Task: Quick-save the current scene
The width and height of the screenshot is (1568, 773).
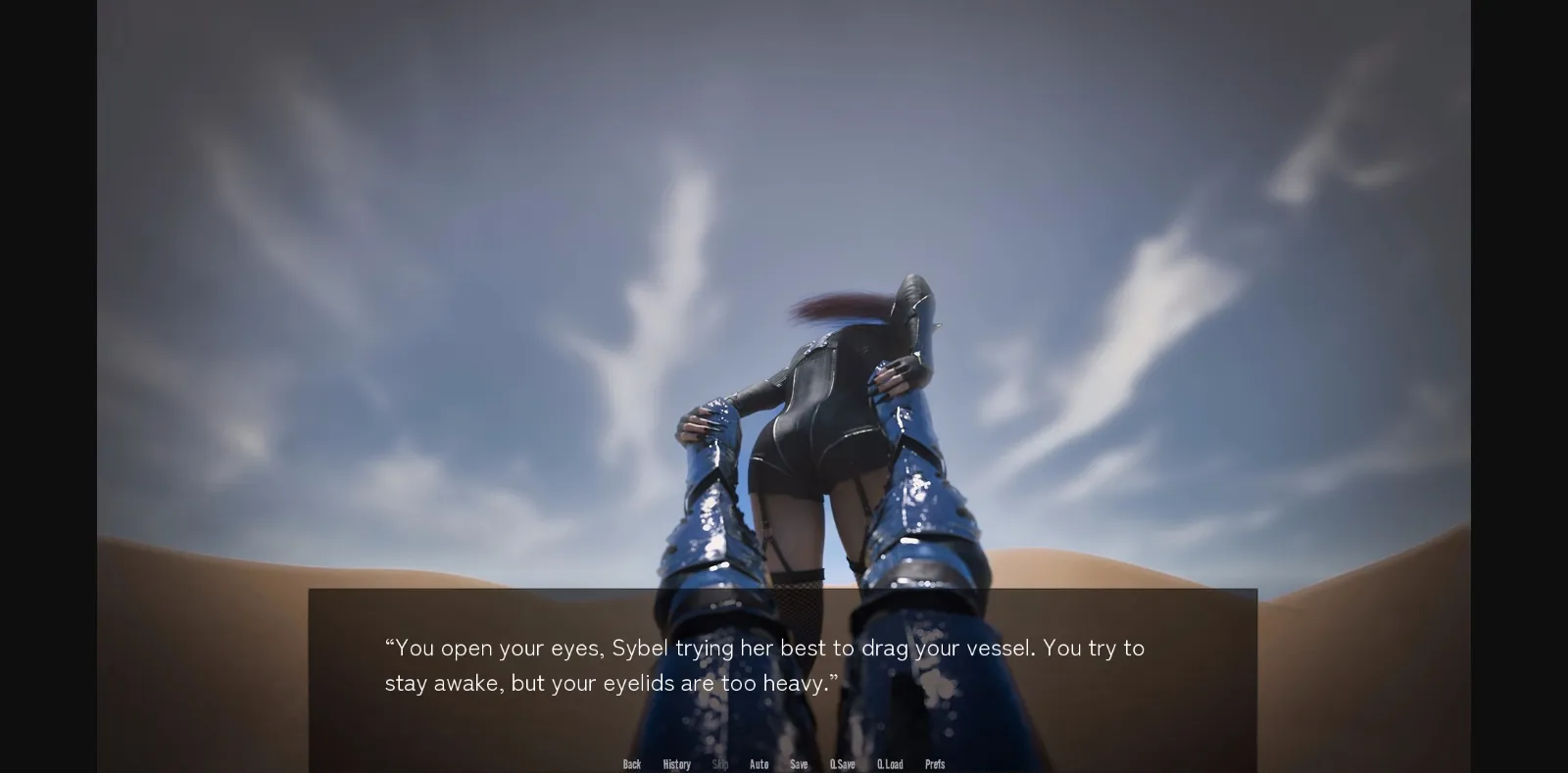Action: click(x=843, y=763)
